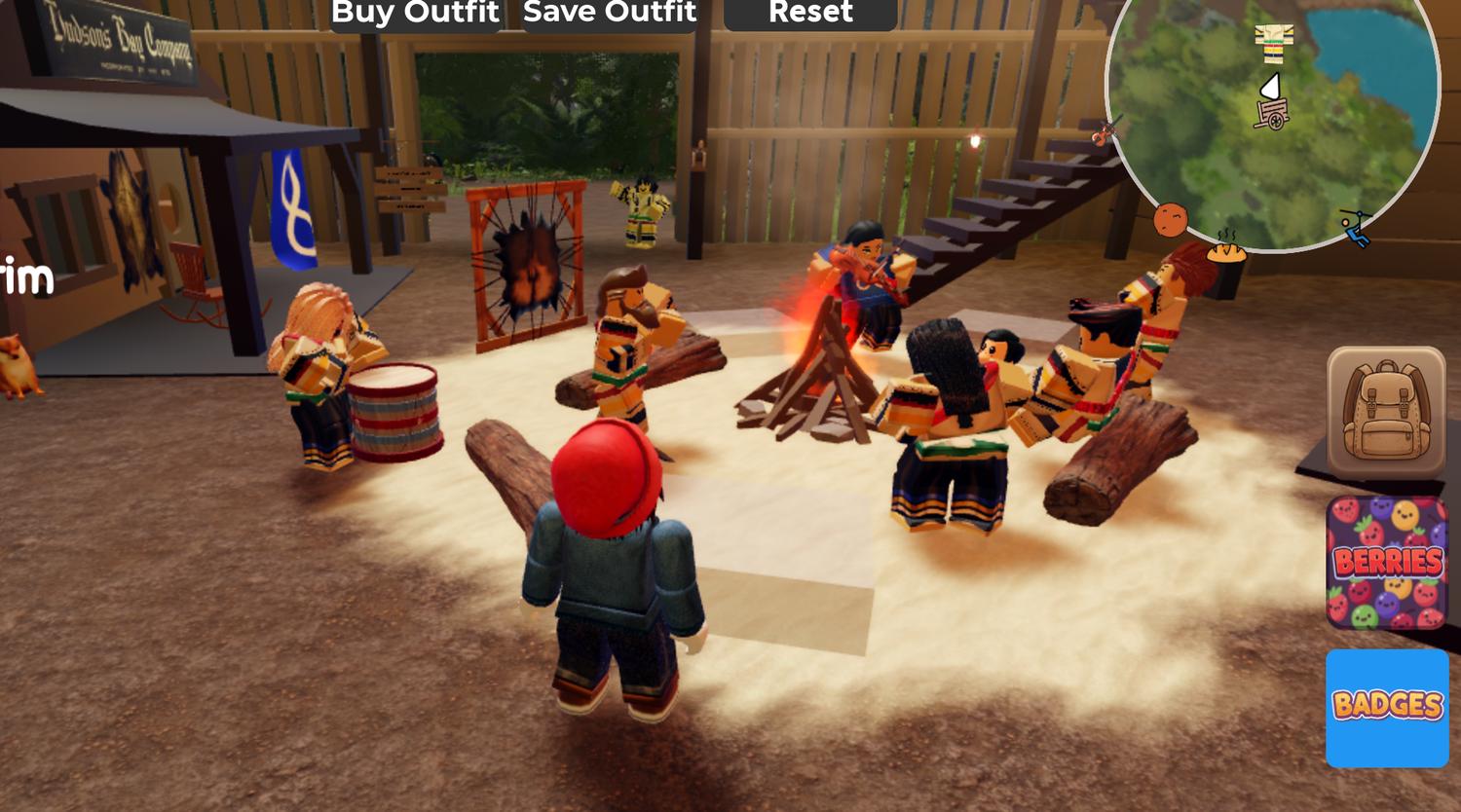Show the Badges panel
Viewport: 1461px width, 812px height.
coord(1387,707)
